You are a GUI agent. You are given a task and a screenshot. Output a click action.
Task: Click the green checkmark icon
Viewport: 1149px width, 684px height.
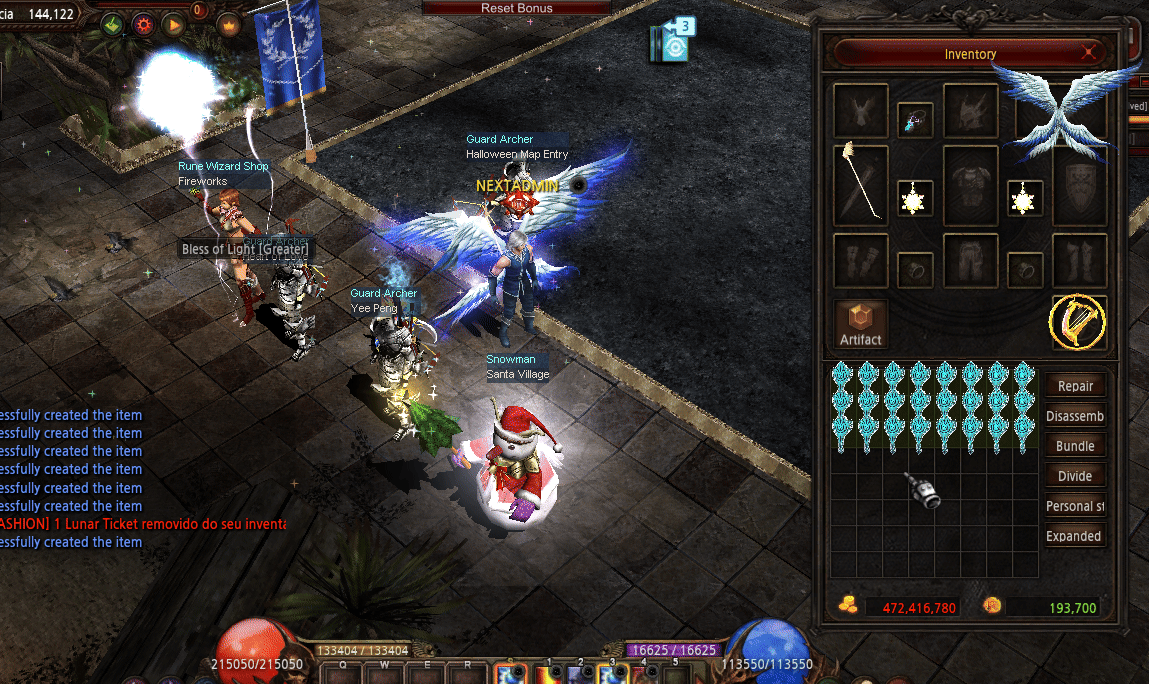pyautogui.click(x=112, y=24)
